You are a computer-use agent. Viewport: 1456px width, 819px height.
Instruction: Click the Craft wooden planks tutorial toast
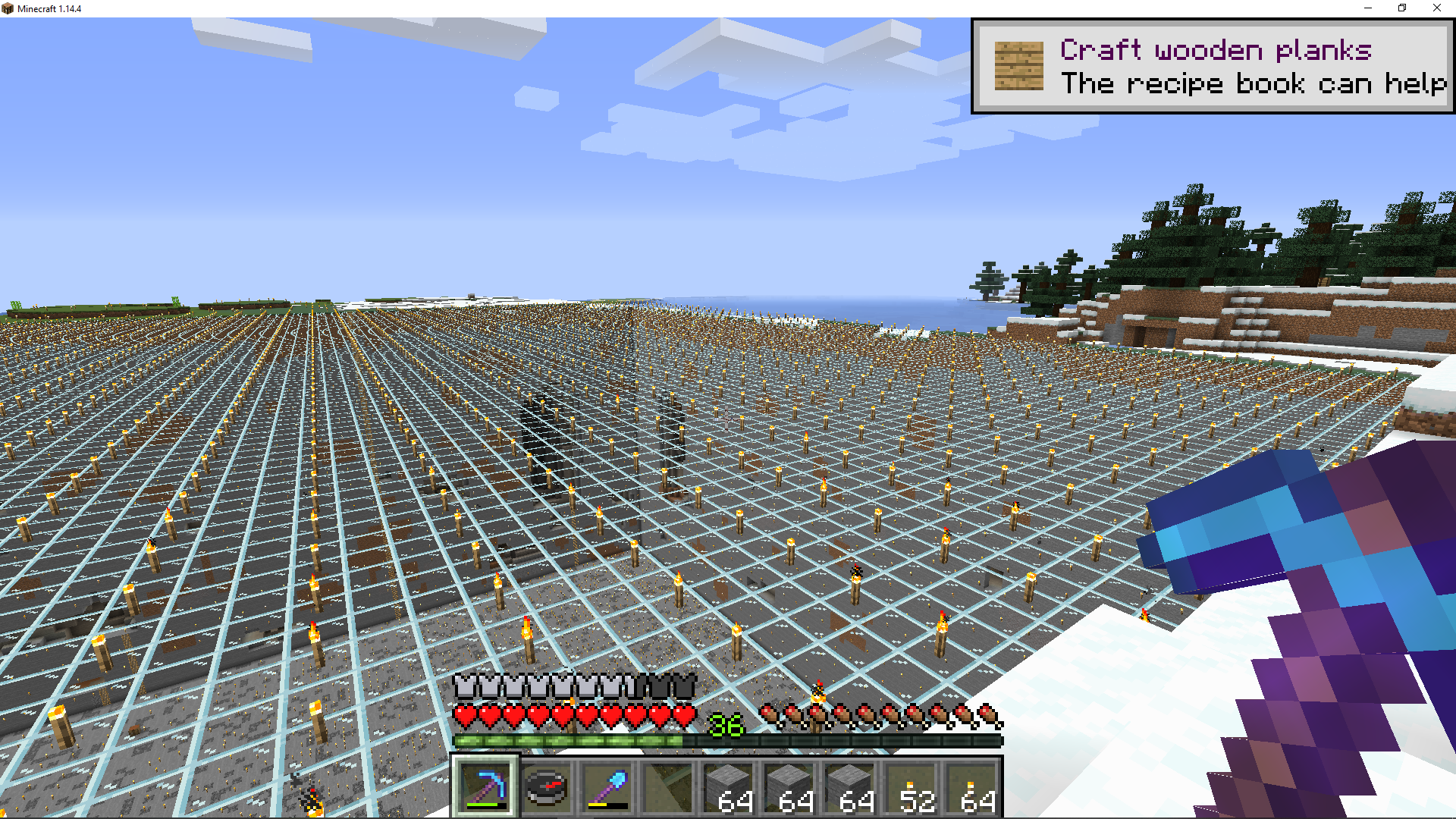pos(1212,67)
